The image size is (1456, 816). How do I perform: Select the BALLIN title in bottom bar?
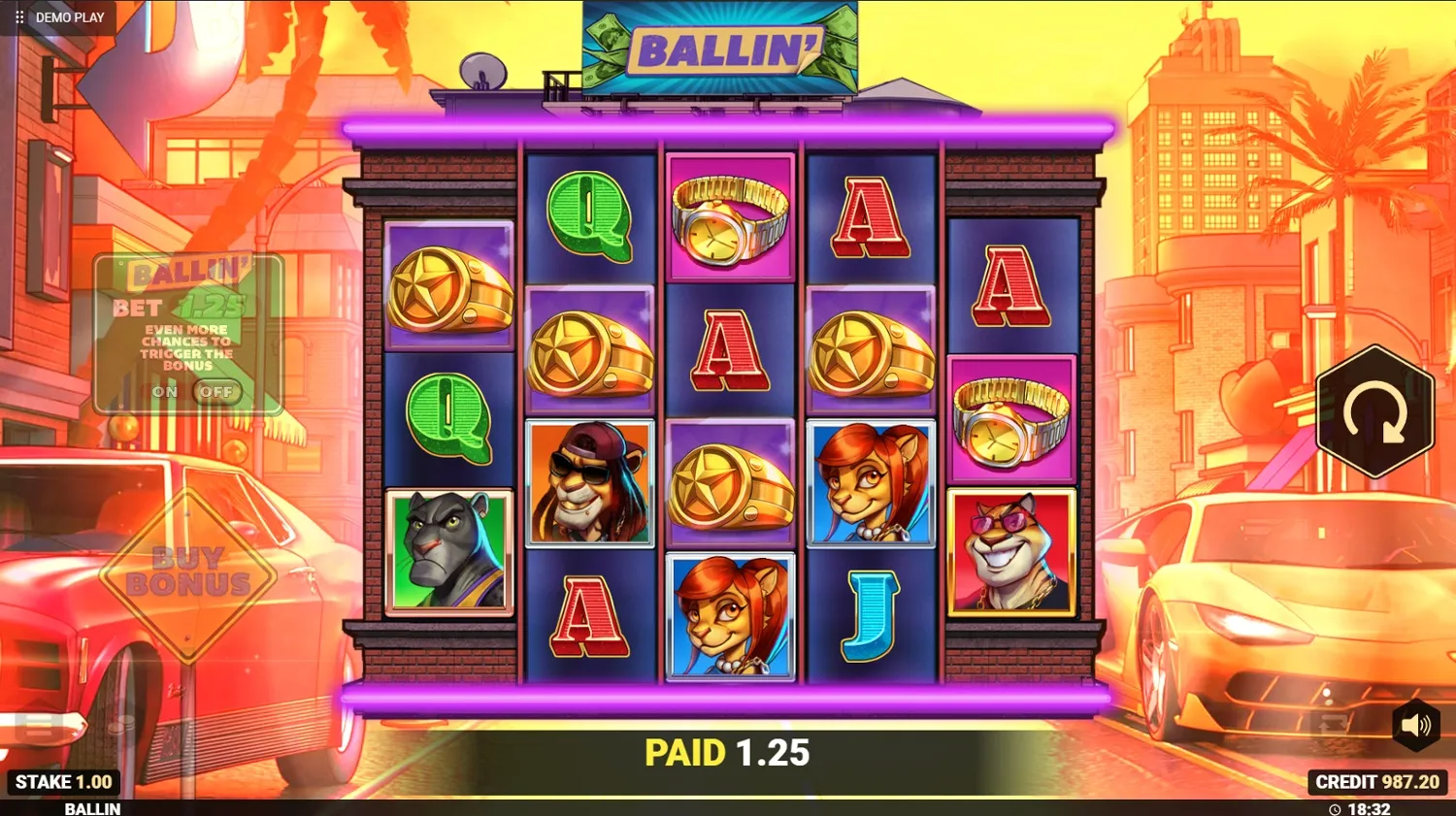92,808
